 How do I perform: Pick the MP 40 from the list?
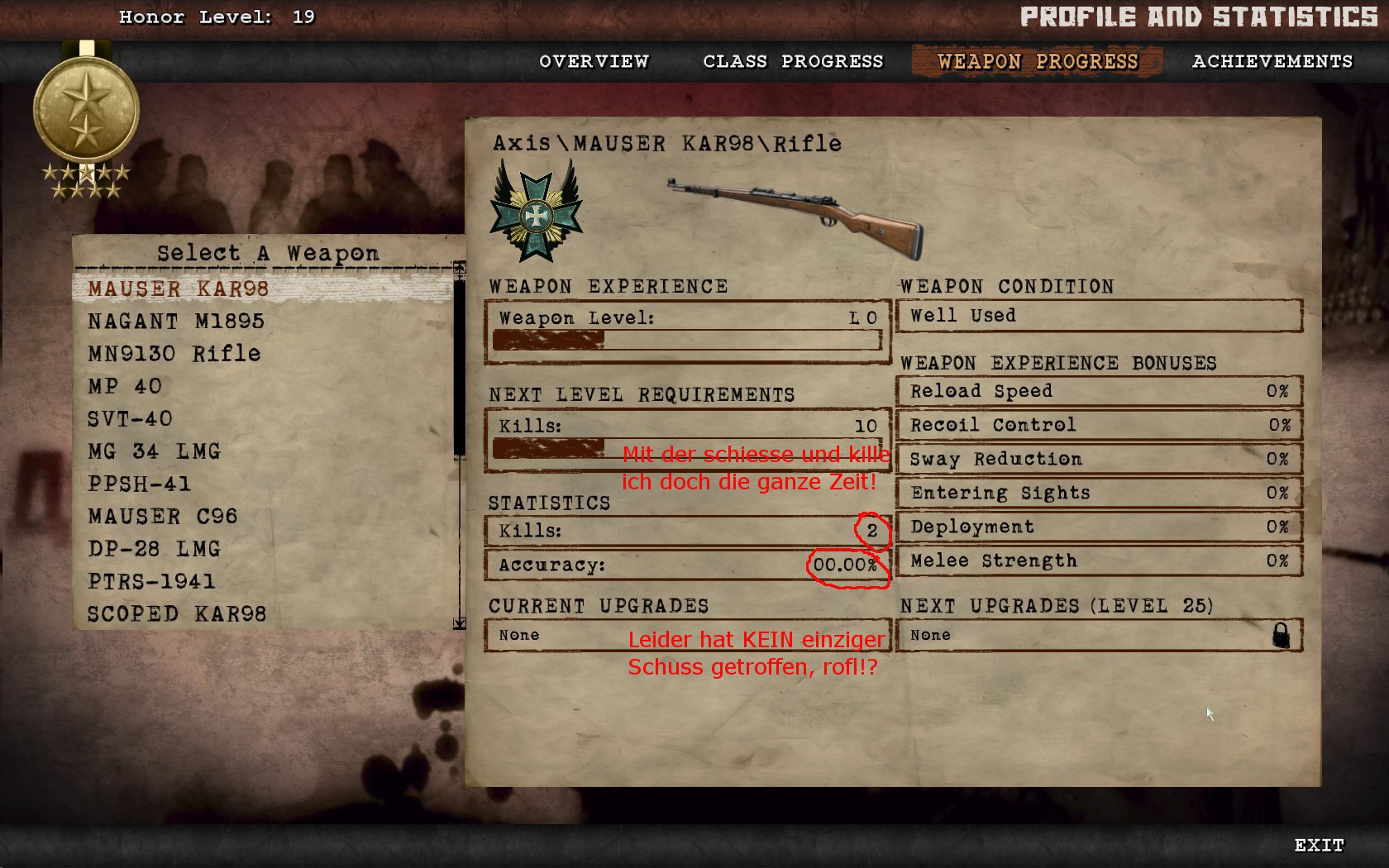[125, 386]
